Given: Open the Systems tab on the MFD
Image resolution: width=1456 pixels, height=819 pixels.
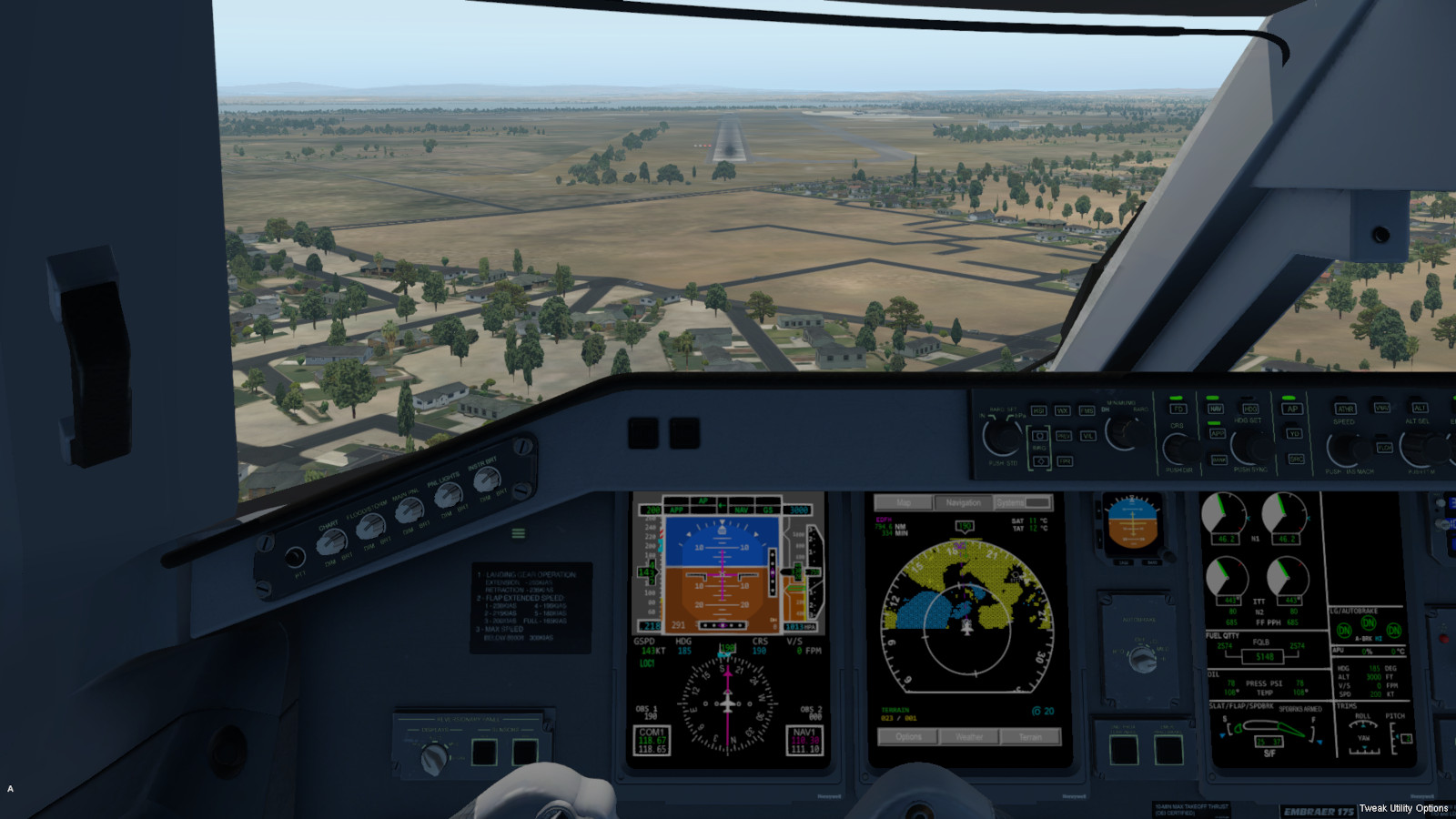Looking at the screenshot, I should click(x=1023, y=502).
